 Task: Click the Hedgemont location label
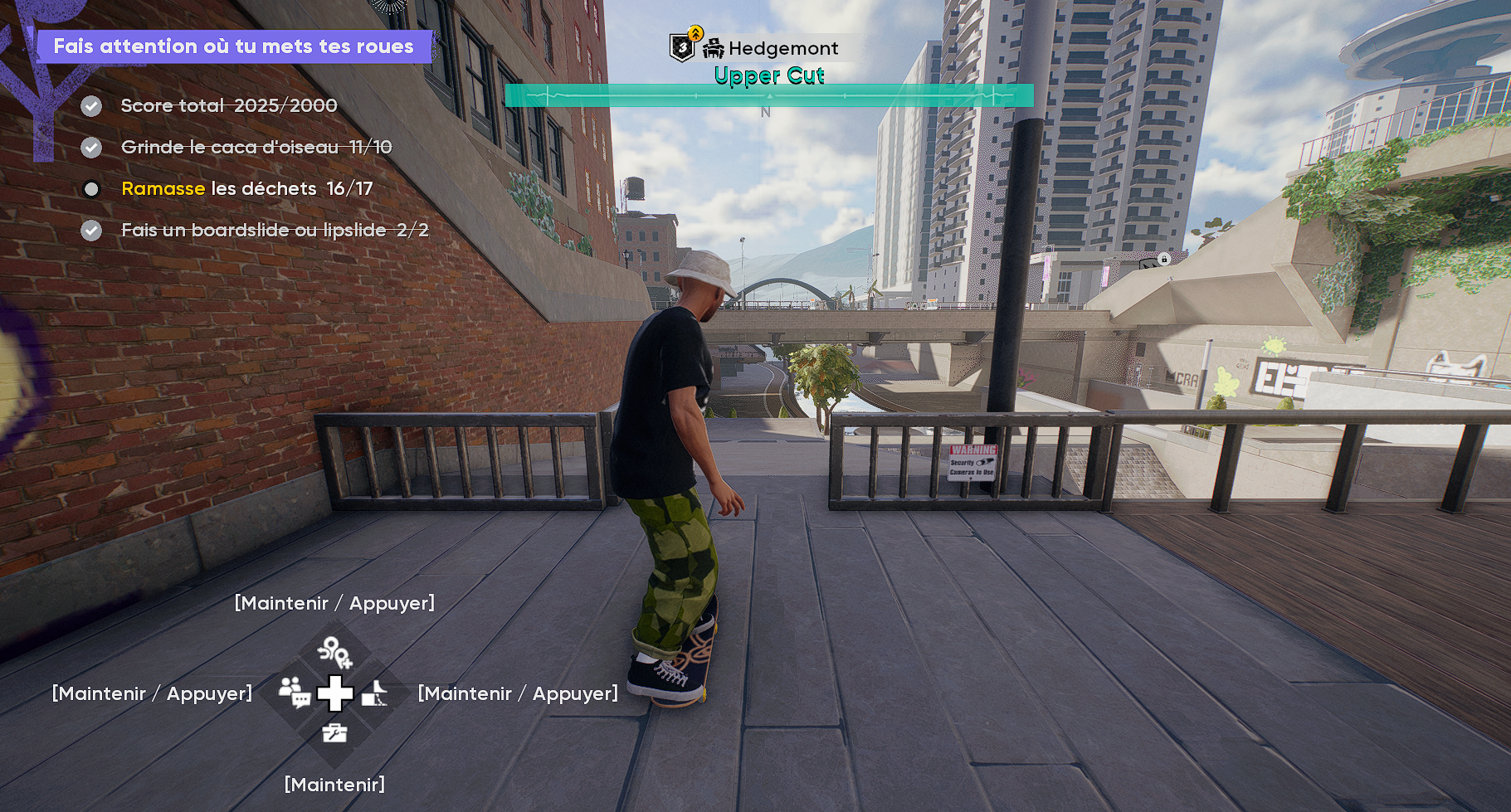(x=782, y=49)
